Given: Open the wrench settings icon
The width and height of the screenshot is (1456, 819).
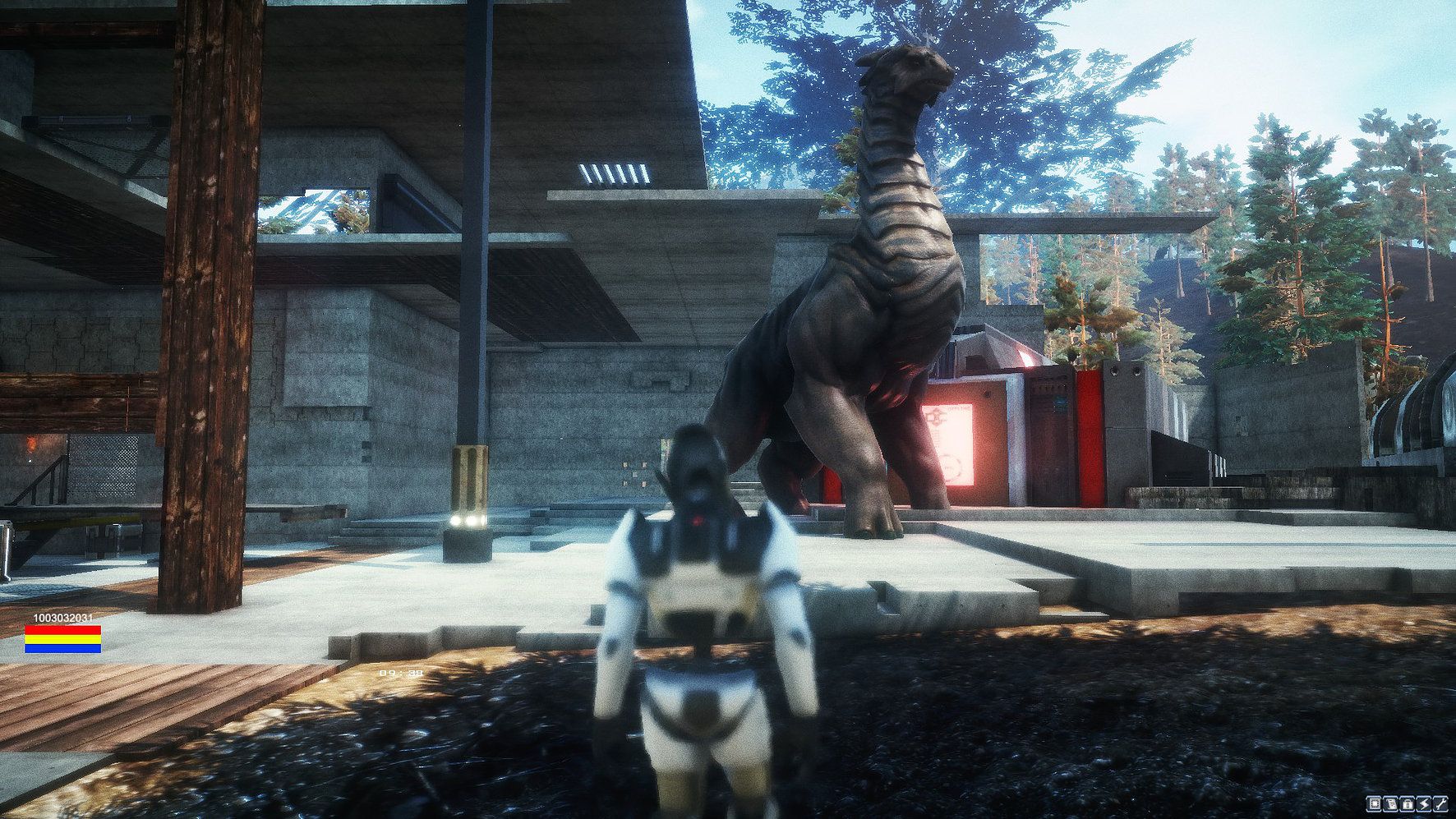Looking at the screenshot, I should tap(1440, 803).
